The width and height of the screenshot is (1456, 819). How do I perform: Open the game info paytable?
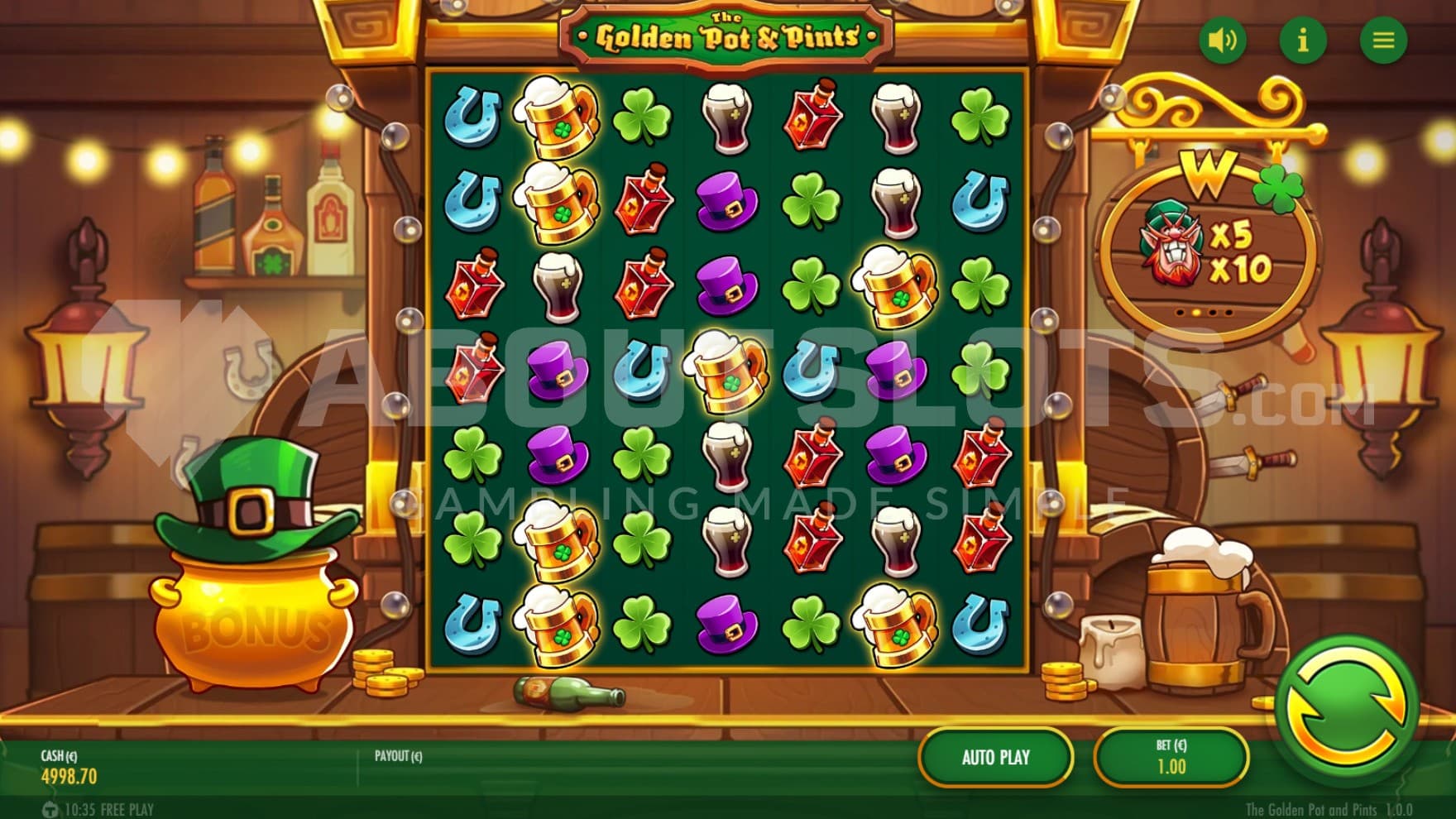pos(1303,40)
